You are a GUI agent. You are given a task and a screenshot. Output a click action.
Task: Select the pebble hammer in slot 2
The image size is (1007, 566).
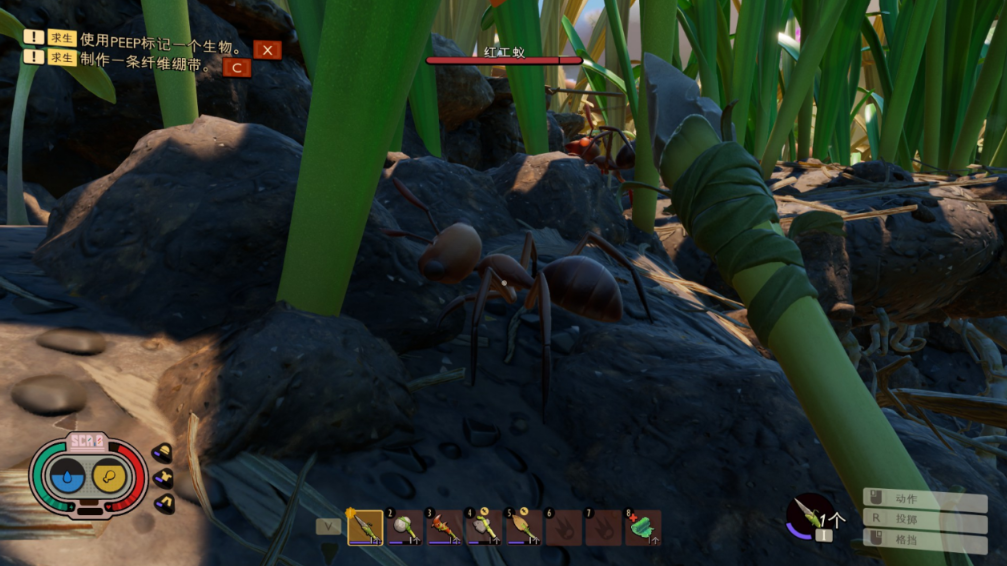(x=404, y=527)
